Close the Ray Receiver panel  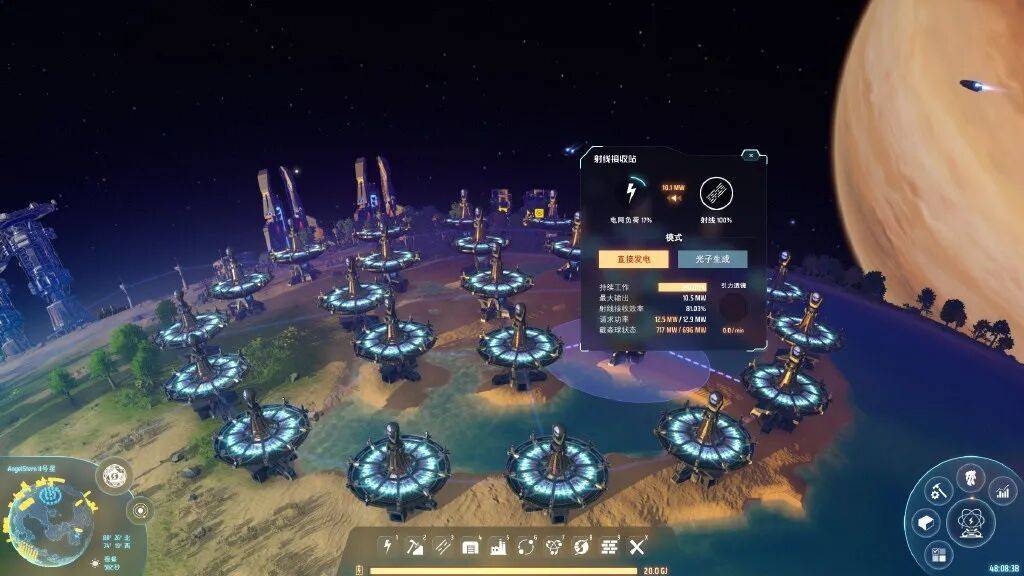[751, 155]
